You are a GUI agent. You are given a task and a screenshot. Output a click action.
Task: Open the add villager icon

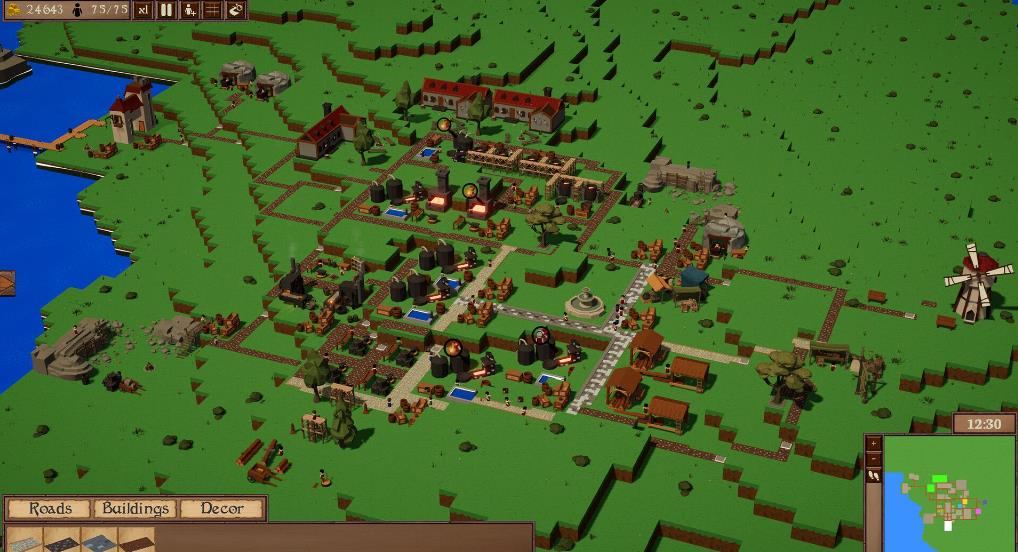point(189,10)
